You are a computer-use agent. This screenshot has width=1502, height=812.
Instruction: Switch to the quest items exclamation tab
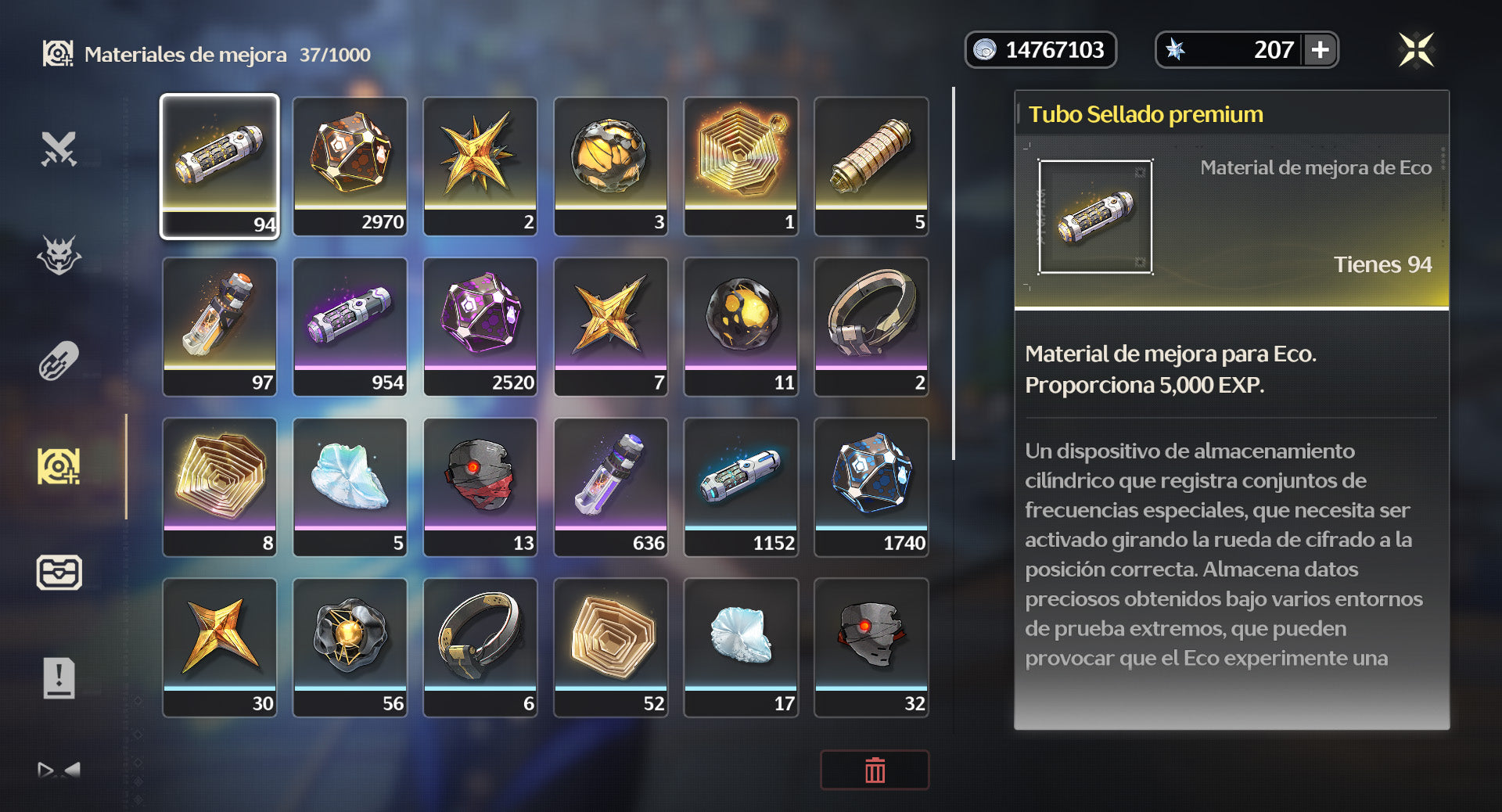tap(59, 677)
